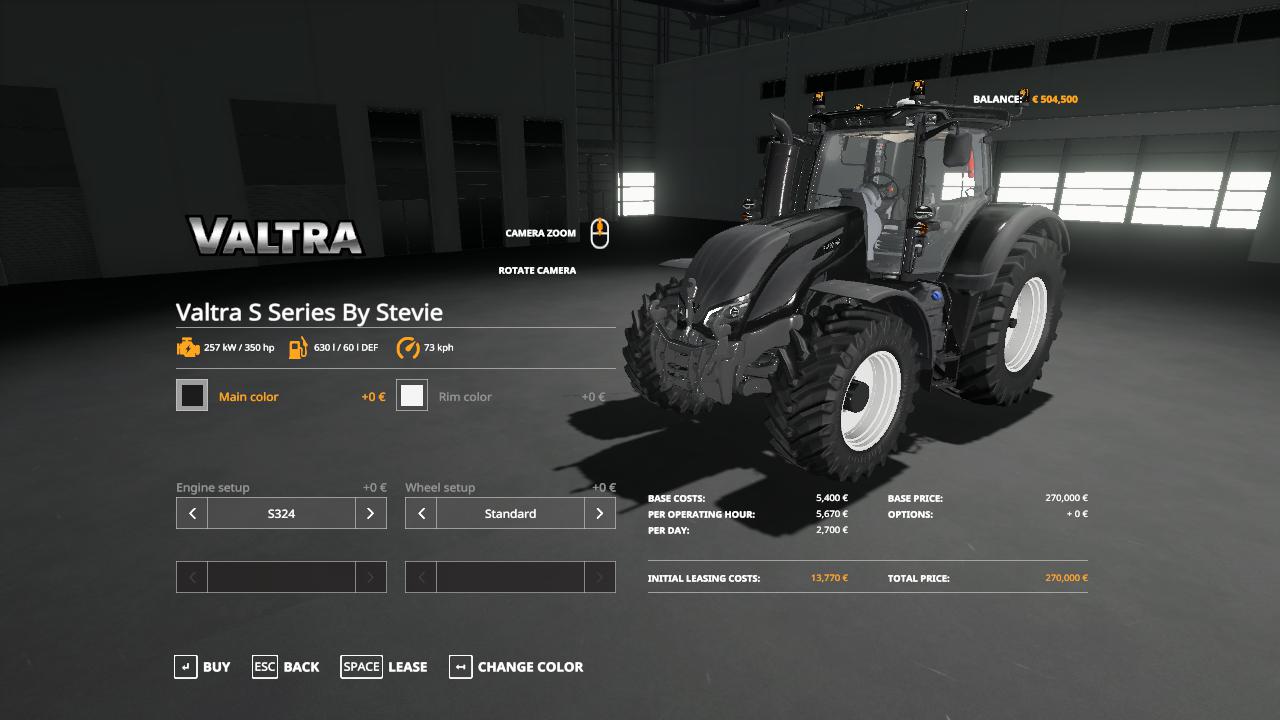The height and width of the screenshot is (720, 1280).
Task: Open the Change Color option
Action: (x=516, y=667)
